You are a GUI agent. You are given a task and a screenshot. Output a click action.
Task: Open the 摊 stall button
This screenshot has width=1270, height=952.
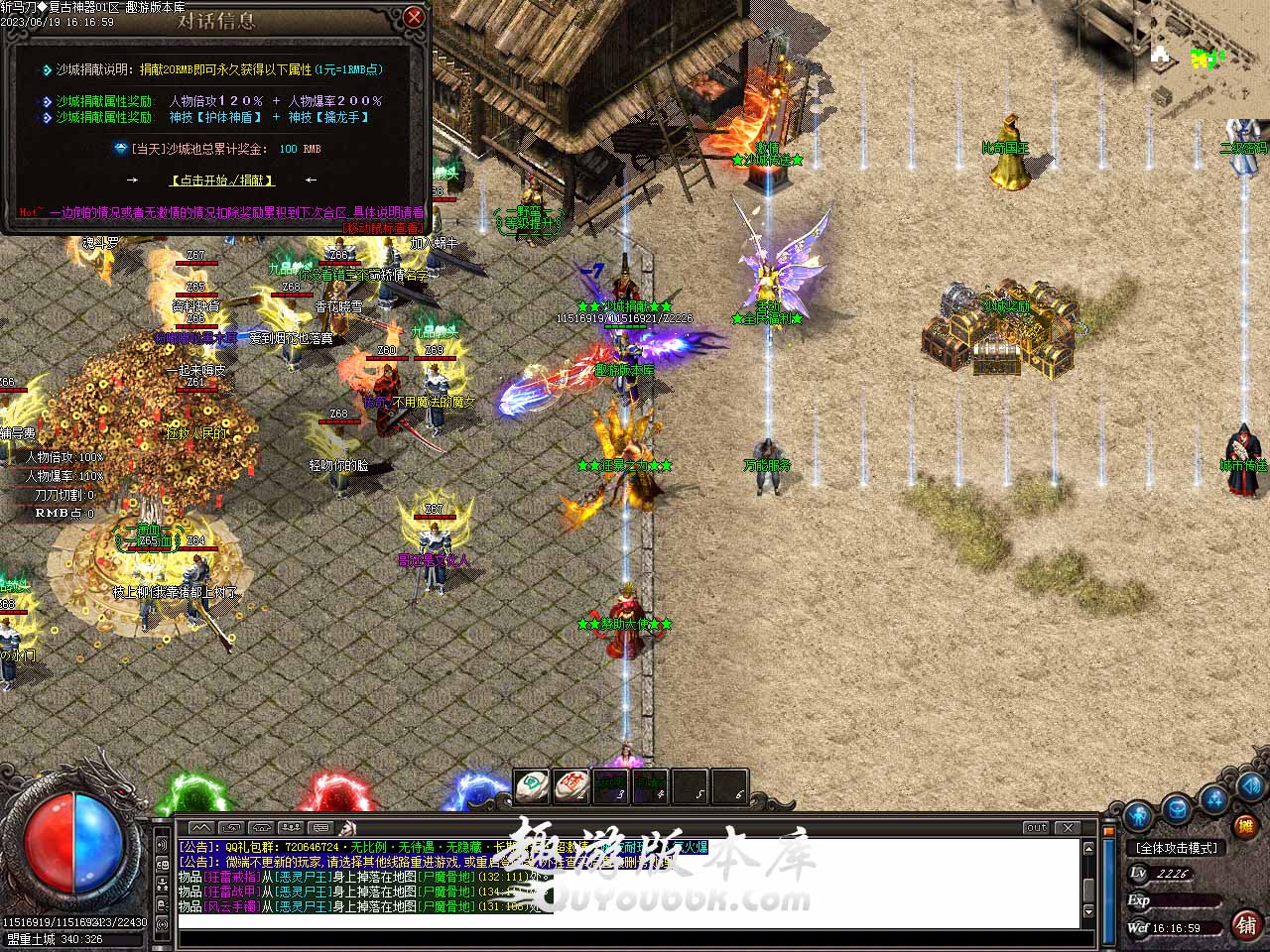pyautogui.click(x=1243, y=826)
